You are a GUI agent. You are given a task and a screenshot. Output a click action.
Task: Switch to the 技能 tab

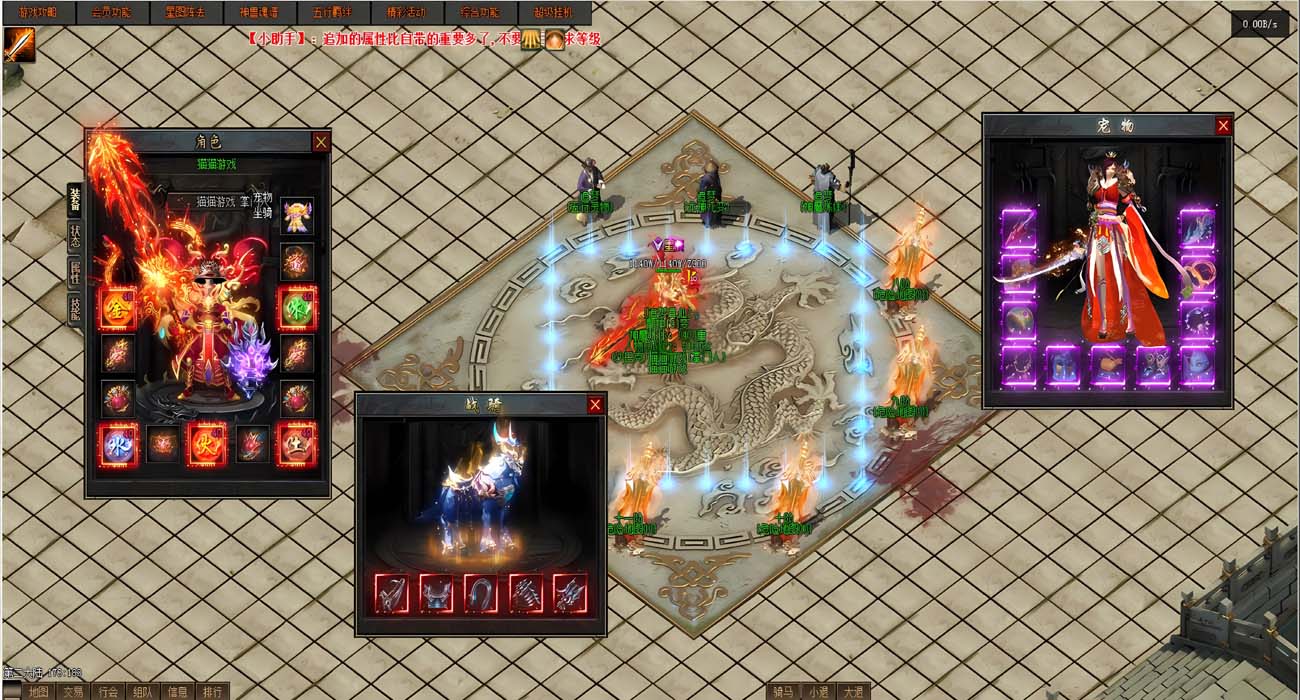(x=75, y=309)
